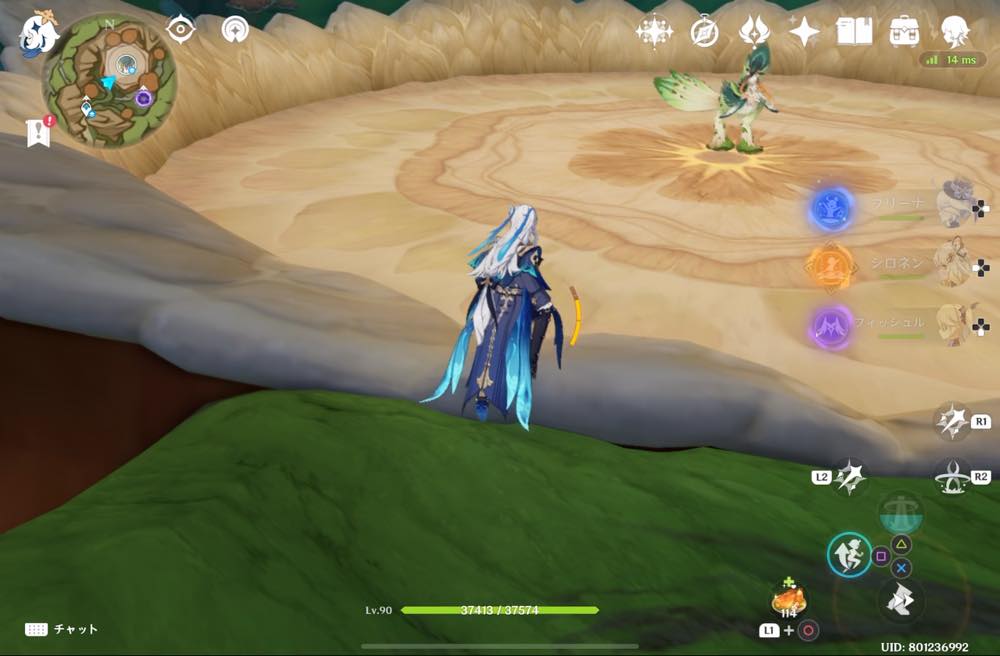The image size is (1000, 656).
Task: Open the adventurer handbook book icon
Action: coord(854,32)
